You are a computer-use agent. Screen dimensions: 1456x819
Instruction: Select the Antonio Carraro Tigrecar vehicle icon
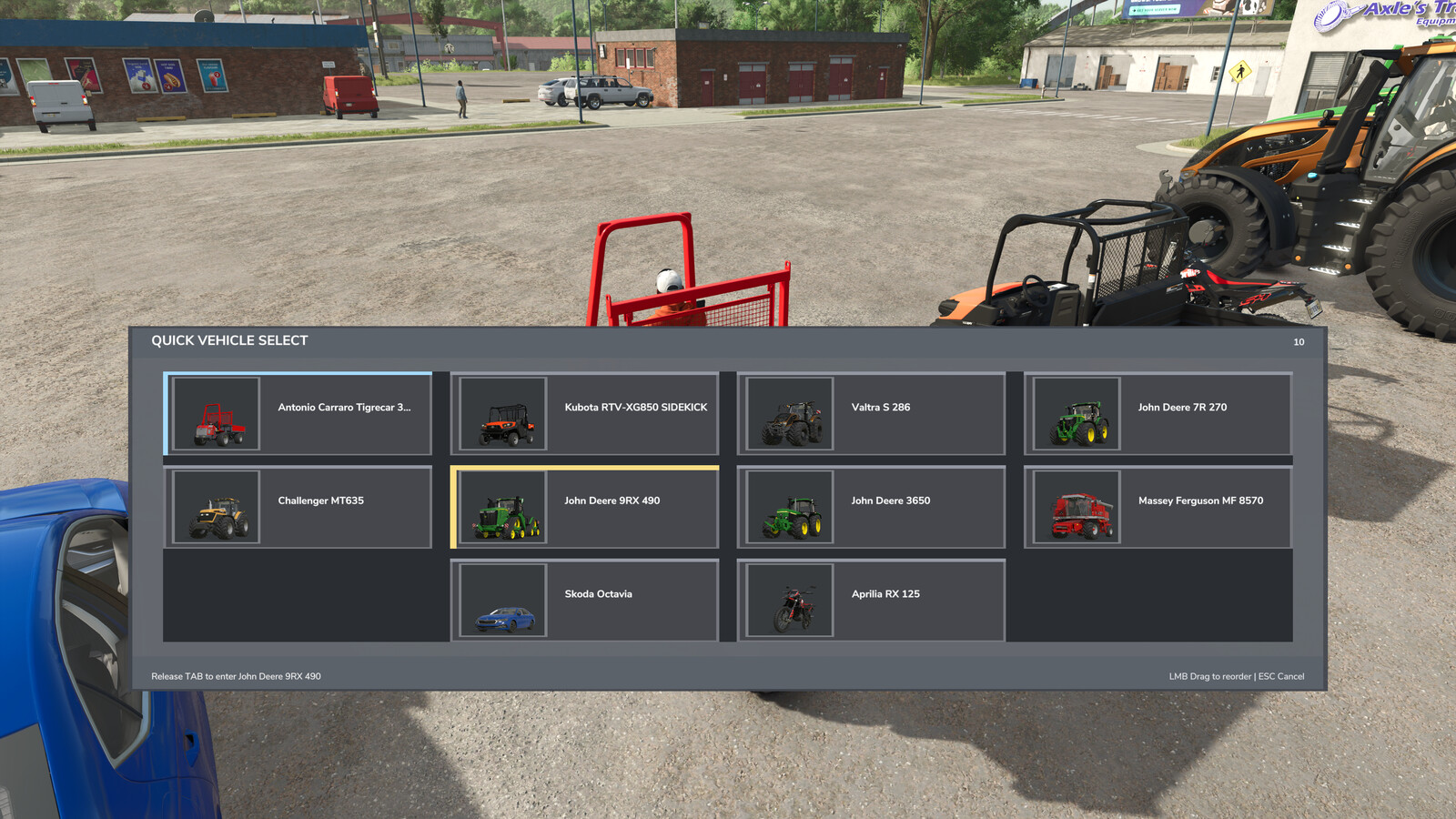[x=217, y=414]
